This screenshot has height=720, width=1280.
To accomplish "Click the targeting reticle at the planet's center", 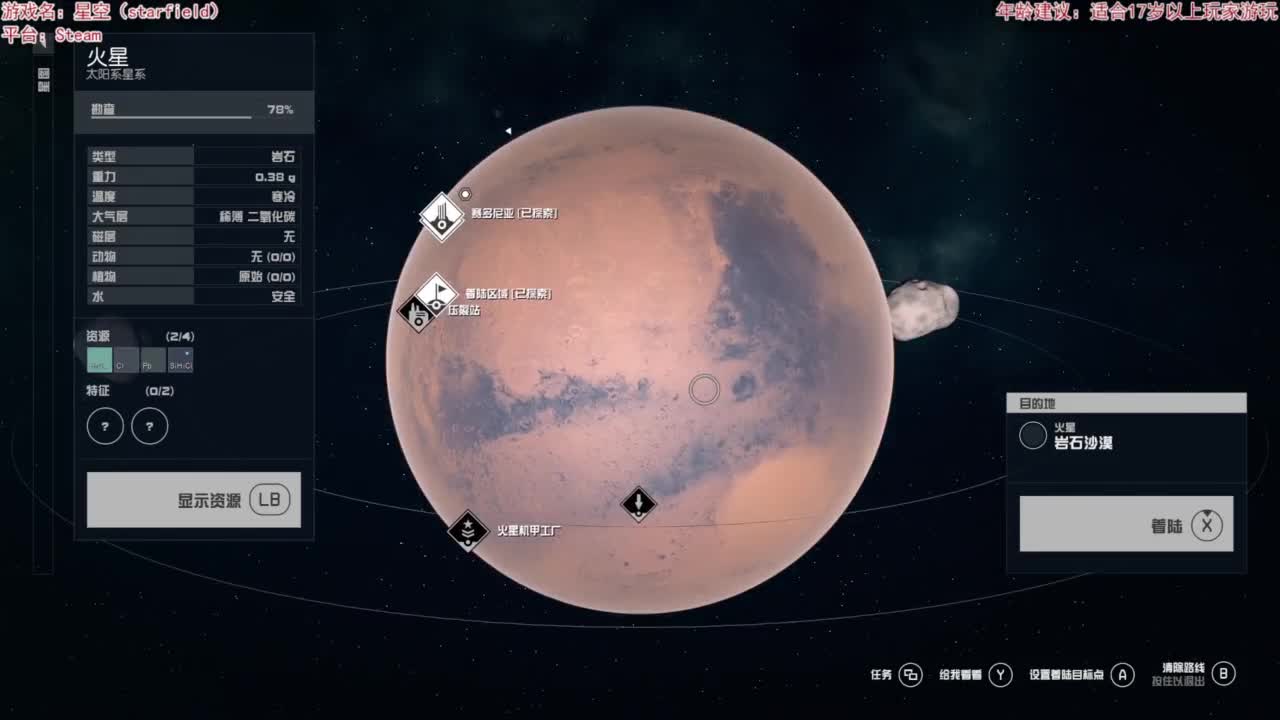I will tap(704, 390).
